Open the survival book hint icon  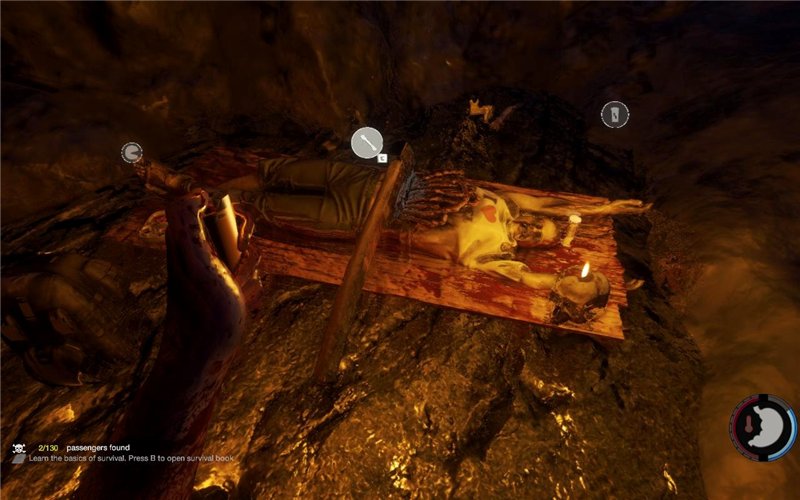tap(18, 459)
